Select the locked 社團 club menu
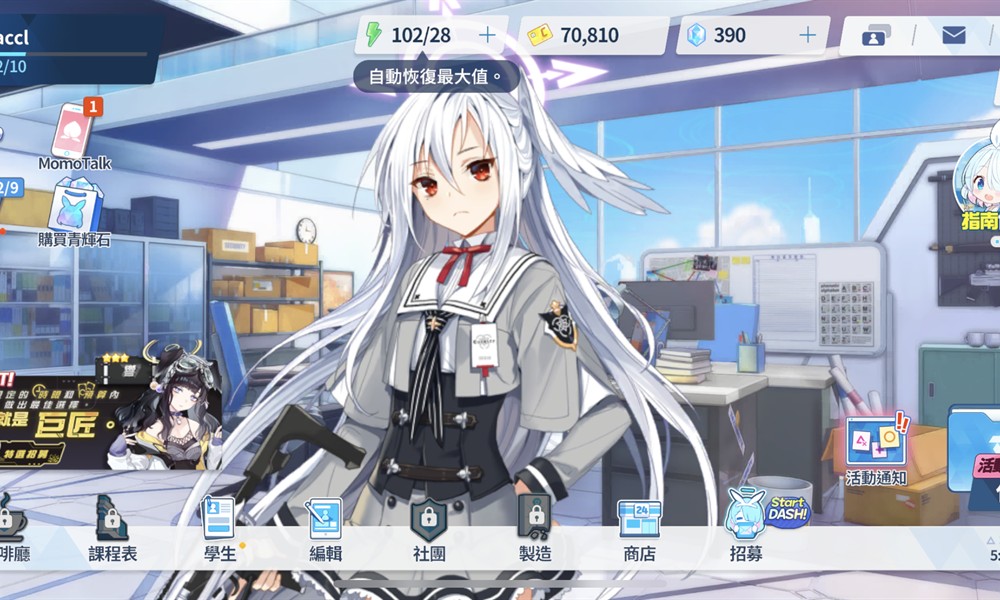Image resolution: width=1000 pixels, height=600 pixels. pos(429,528)
